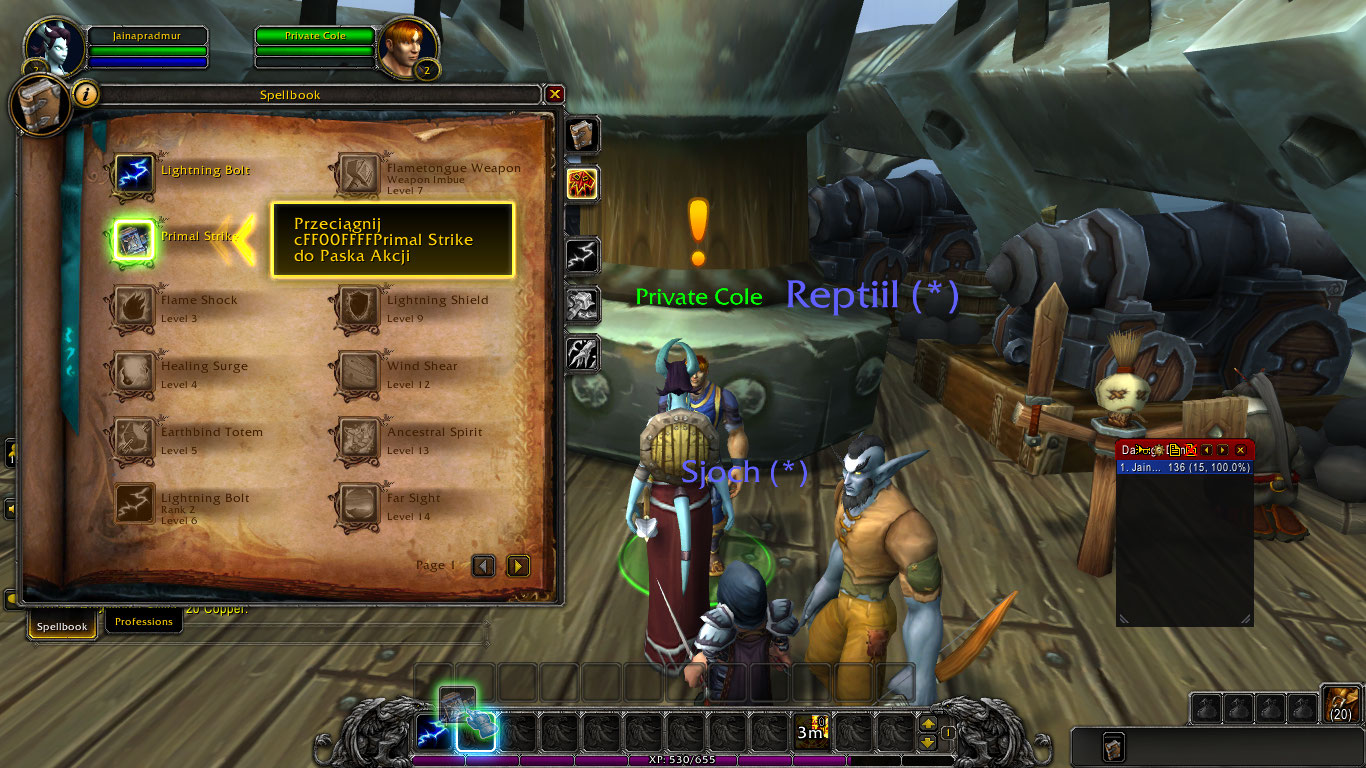The image size is (1366, 768).
Task: Select the Wind Shear spell icon
Action: click(x=357, y=372)
